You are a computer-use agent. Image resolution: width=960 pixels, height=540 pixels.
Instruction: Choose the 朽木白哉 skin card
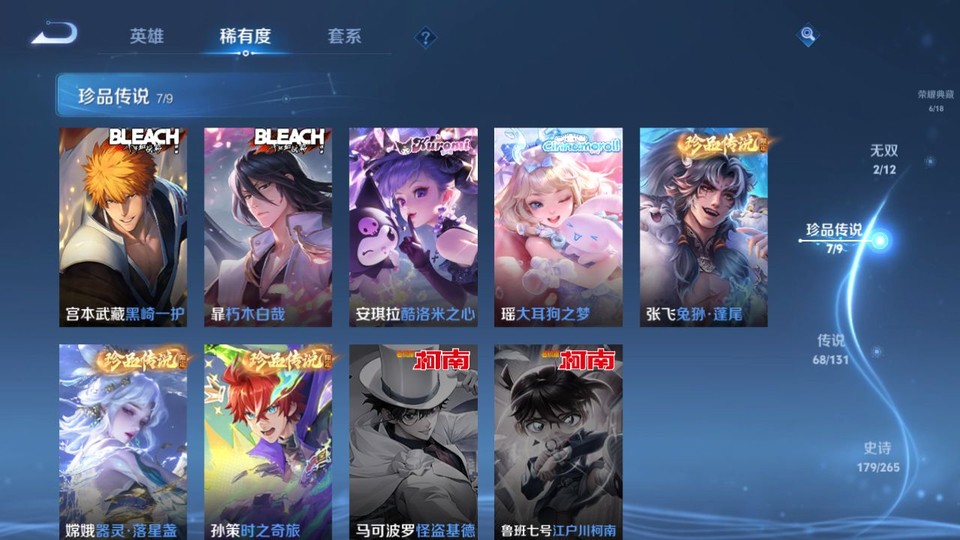pyautogui.click(x=268, y=227)
